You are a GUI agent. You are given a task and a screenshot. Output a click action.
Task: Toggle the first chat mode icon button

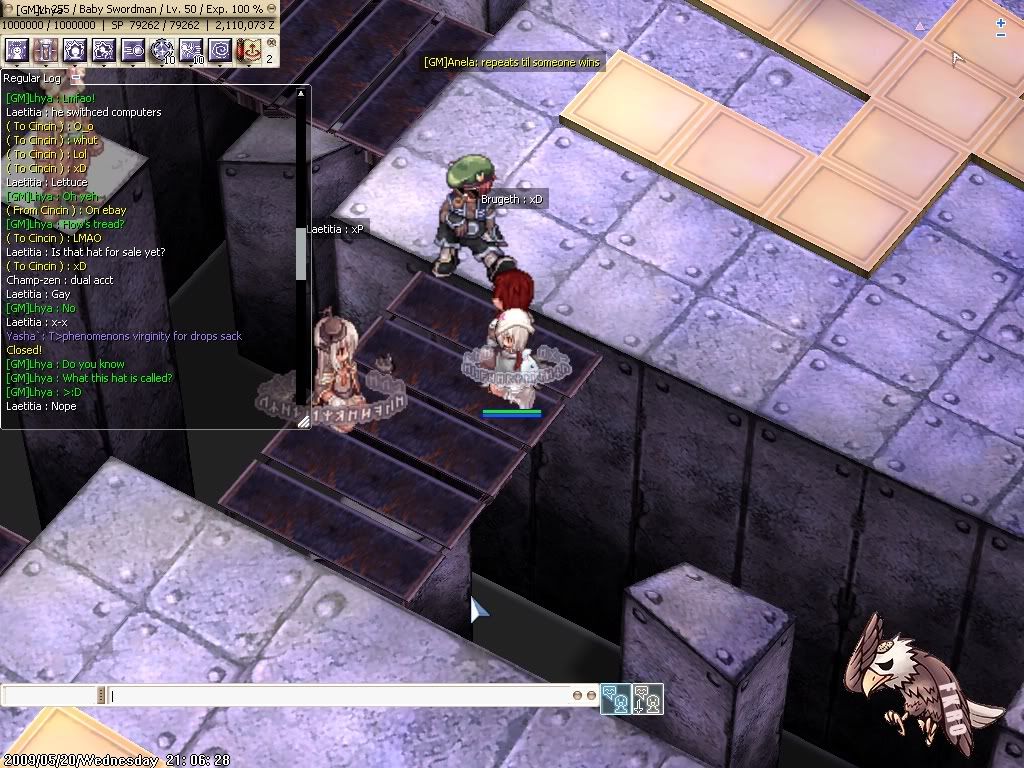point(616,699)
